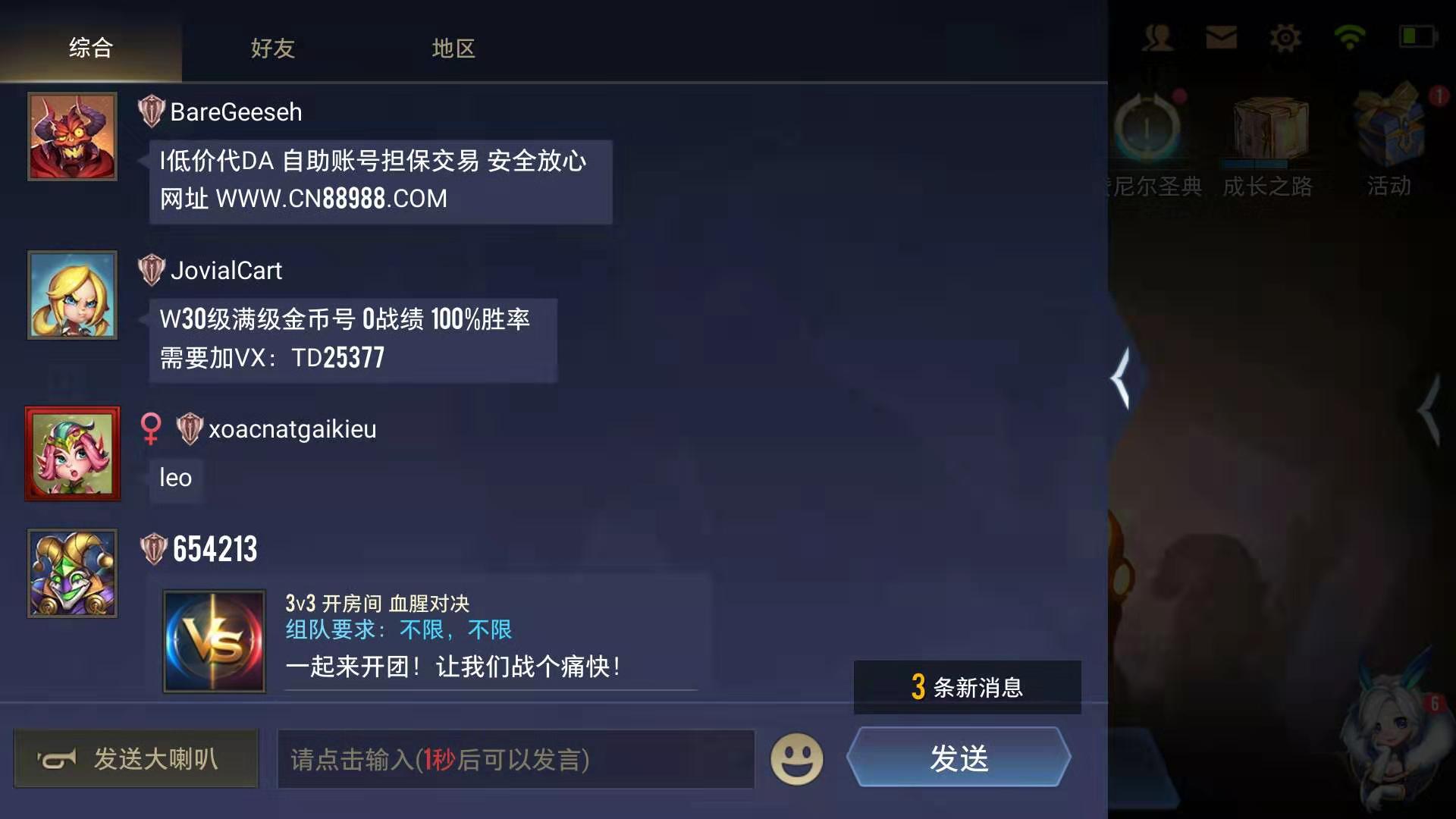Switch to the 地区 tab
Image resolution: width=1456 pixels, height=819 pixels.
pos(453,49)
